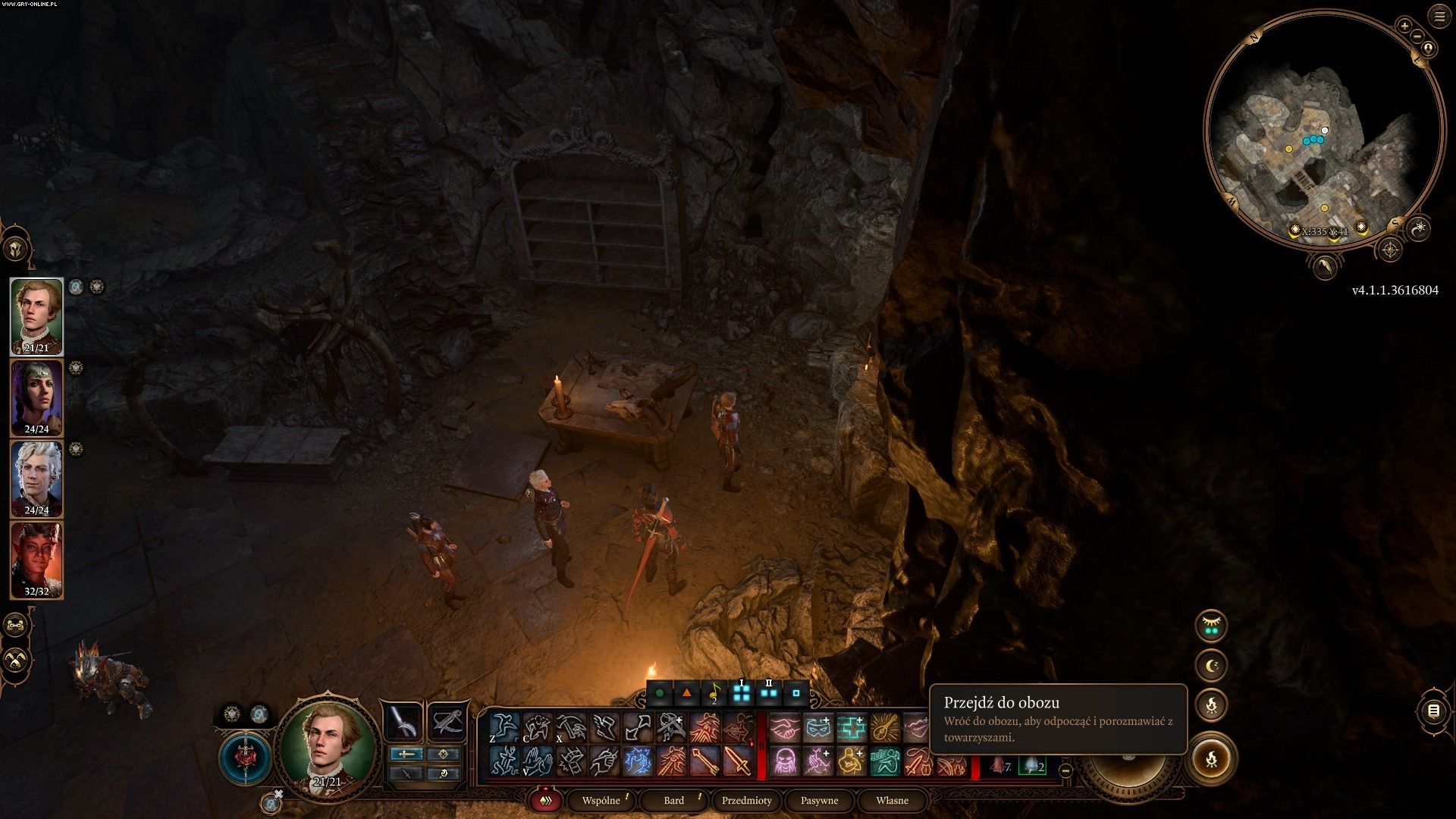Screen dimensions: 1456x819
Task: Go to camp via the campfire button
Action: [1211, 758]
